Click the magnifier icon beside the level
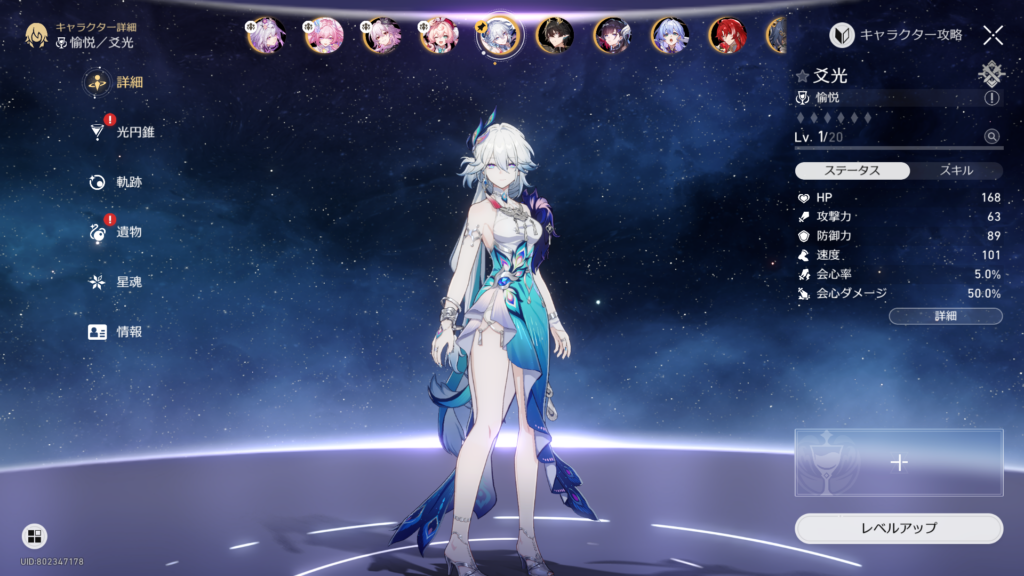This screenshot has height=576, width=1024. 991,136
